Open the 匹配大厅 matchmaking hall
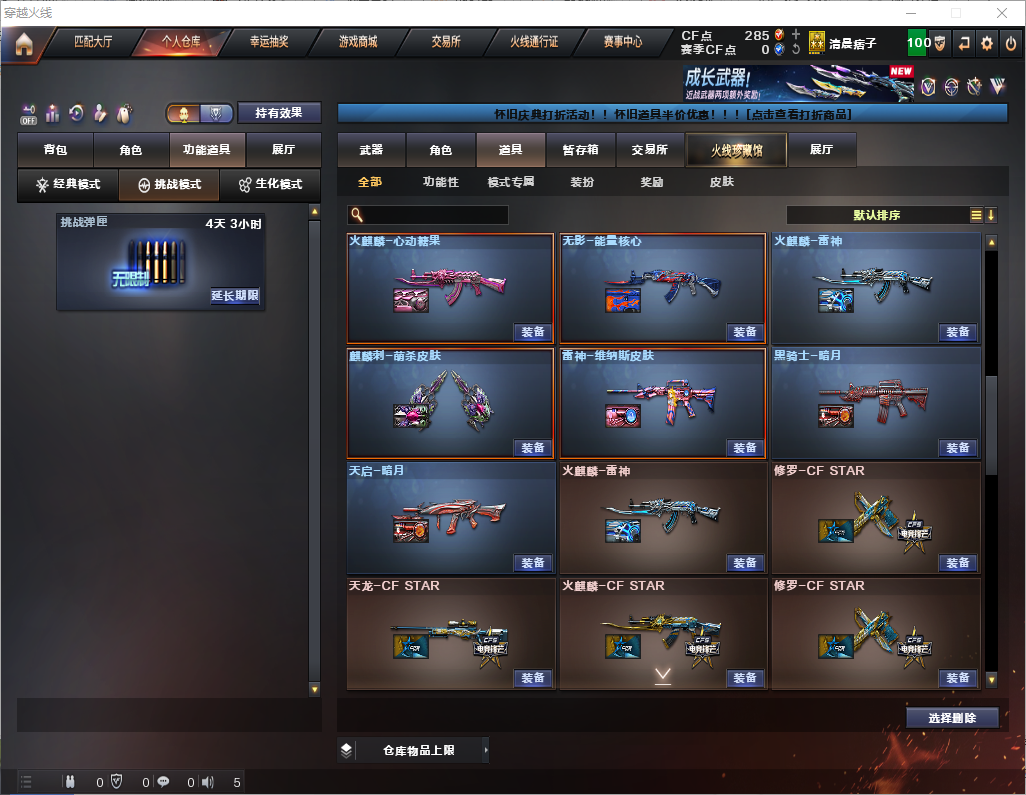Viewport: 1026px width, 795px height. [93, 42]
